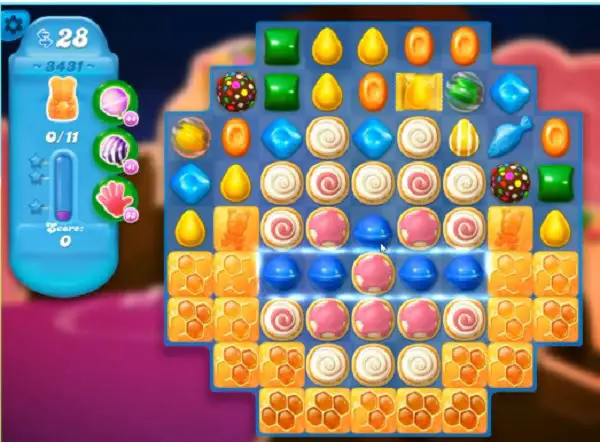Tap the yellow wrapped candy tile
The height and width of the screenshot is (442, 600).
coord(417,91)
